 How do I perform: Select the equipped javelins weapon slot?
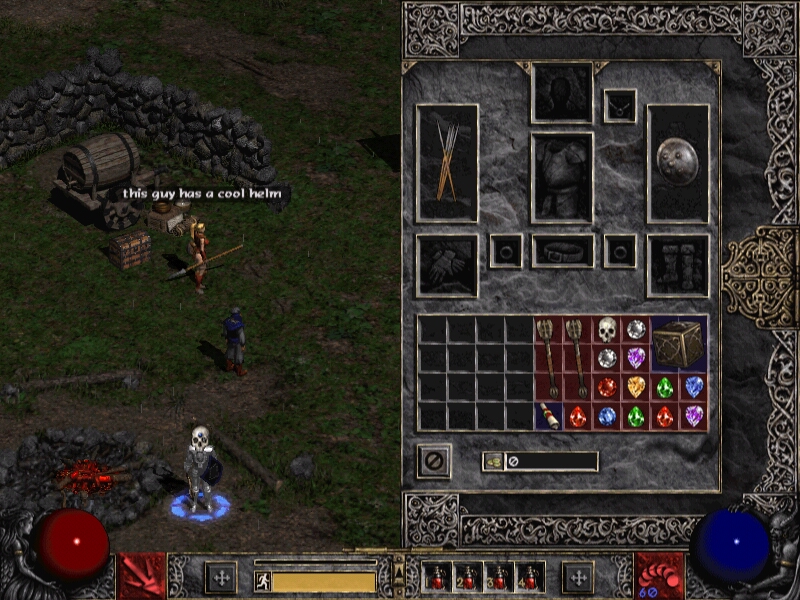(x=447, y=162)
